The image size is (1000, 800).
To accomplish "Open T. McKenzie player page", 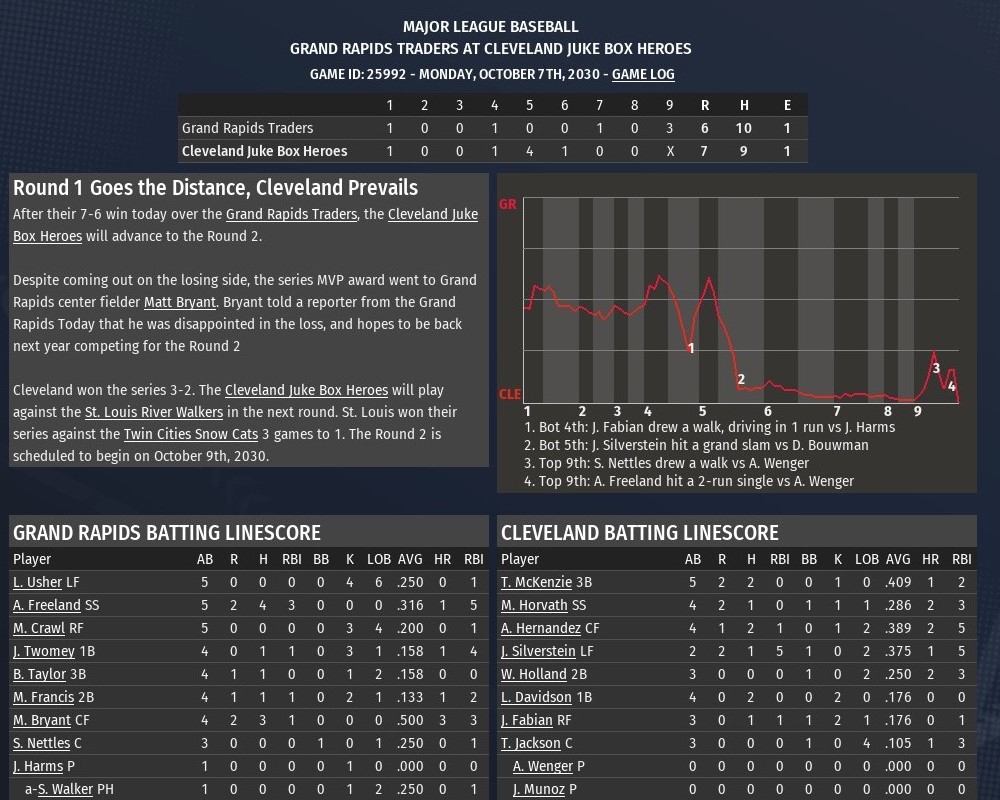I will click(x=536, y=582).
